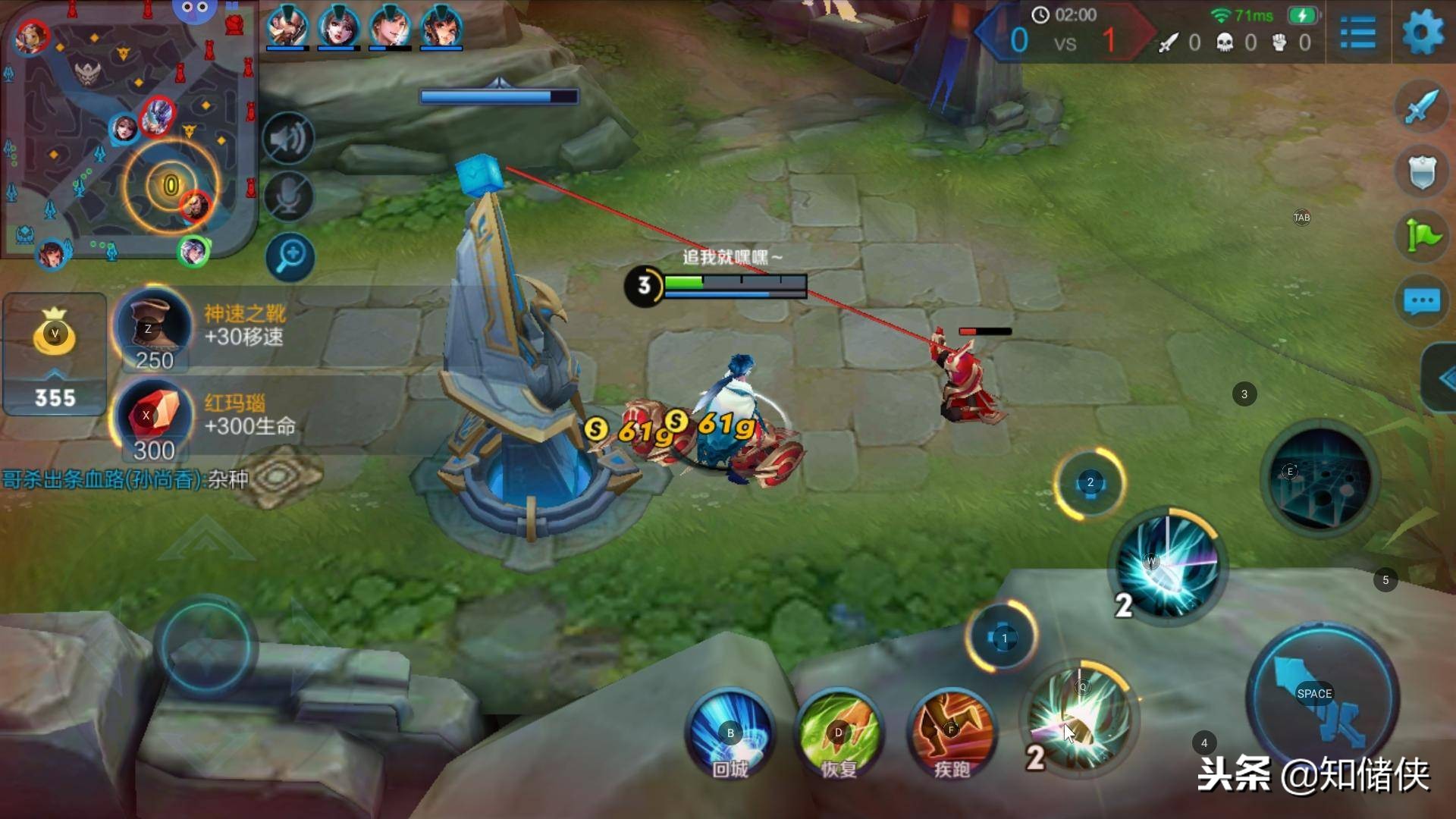Activate the locked ultimate skill

[1320, 478]
